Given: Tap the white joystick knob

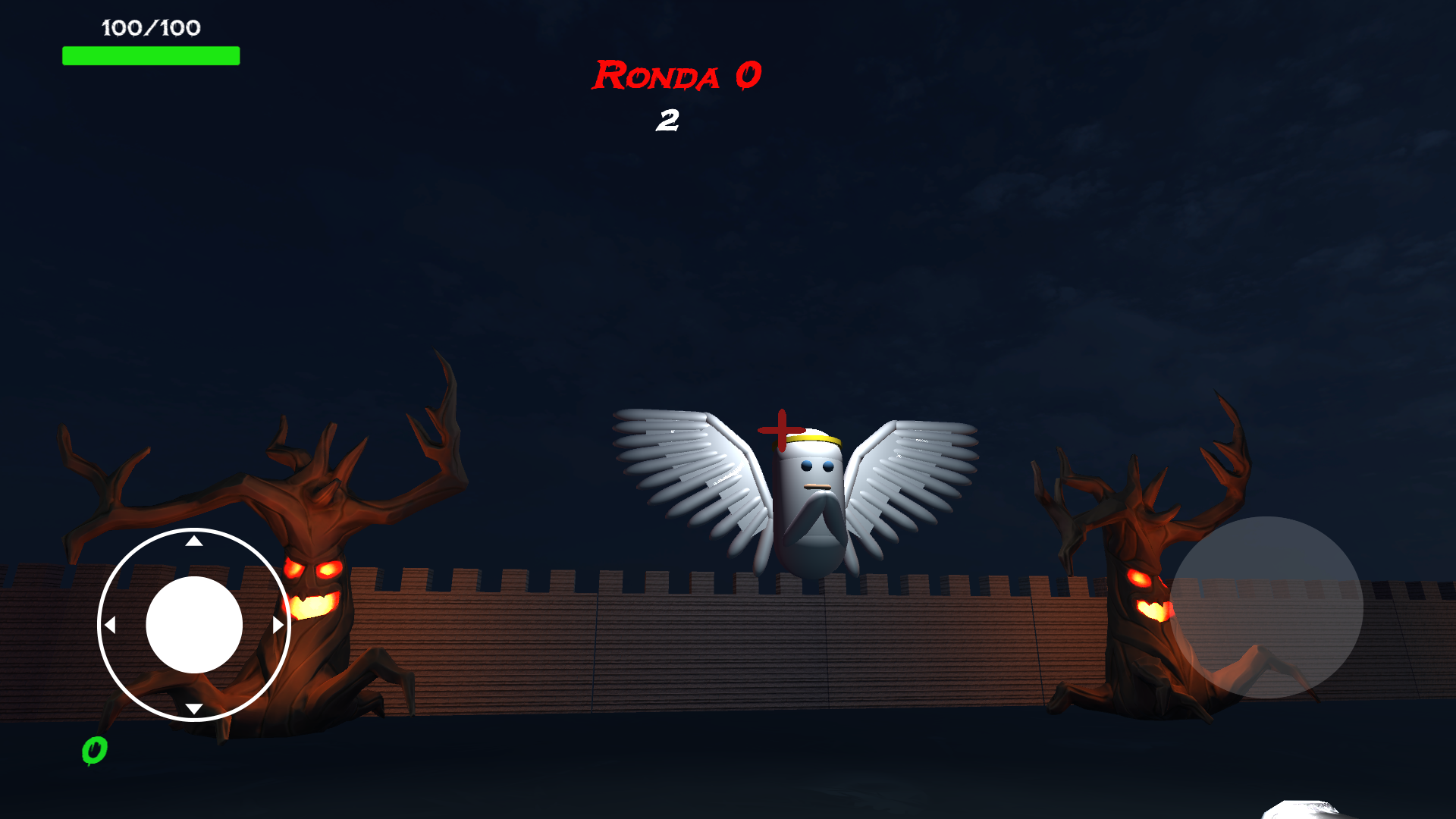Looking at the screenshot, I should click(193, 623).
